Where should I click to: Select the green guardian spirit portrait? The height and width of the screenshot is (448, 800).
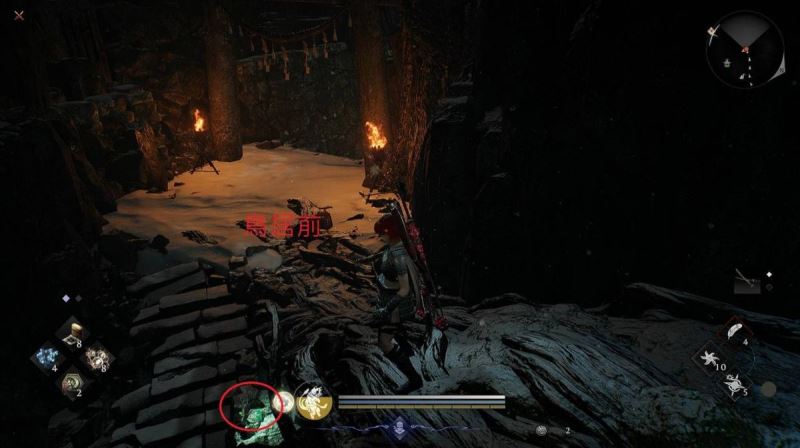[248, 410]
